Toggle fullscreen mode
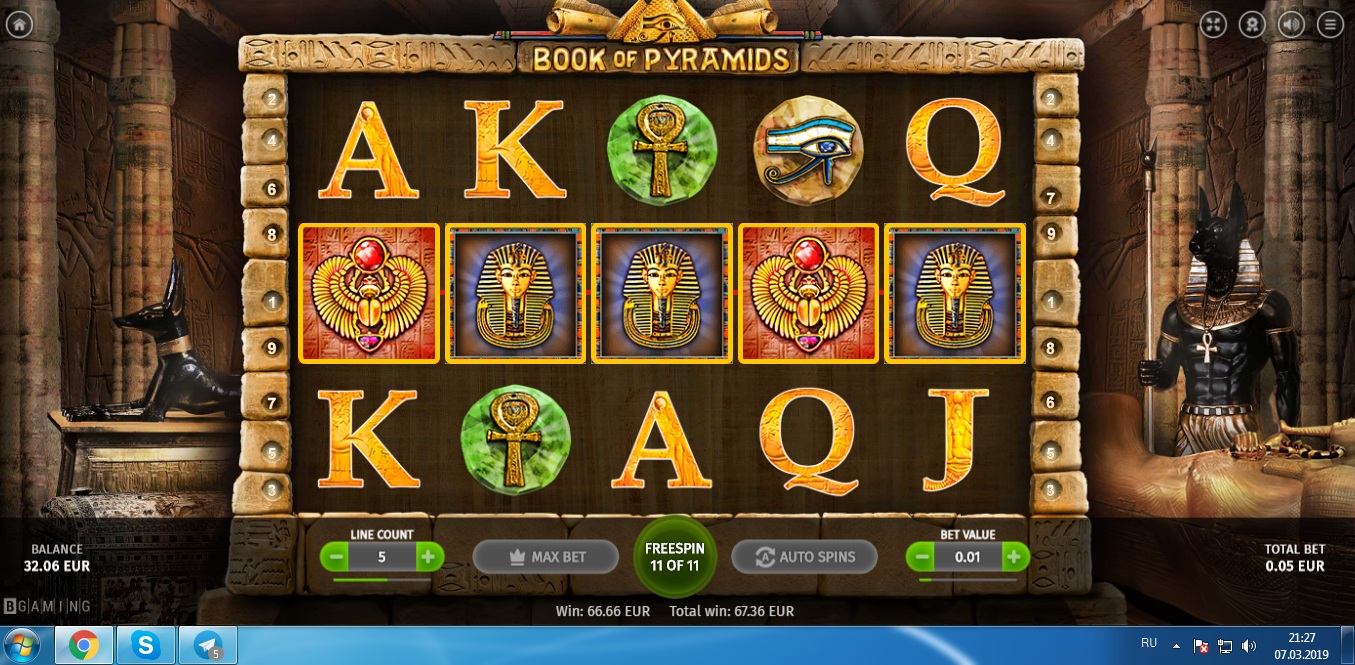 (1212, 25)
